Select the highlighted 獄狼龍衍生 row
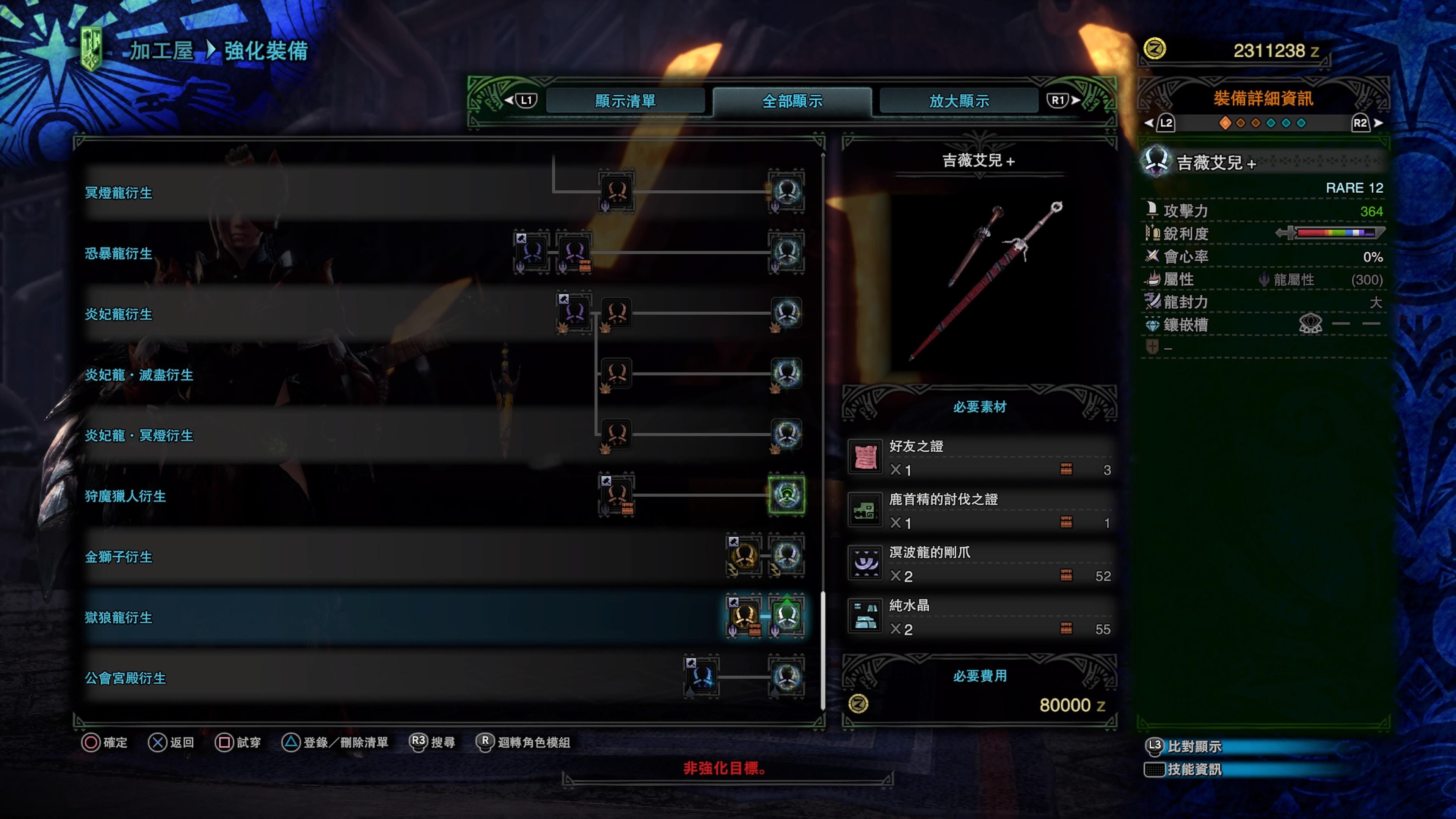 click(119, 617)
